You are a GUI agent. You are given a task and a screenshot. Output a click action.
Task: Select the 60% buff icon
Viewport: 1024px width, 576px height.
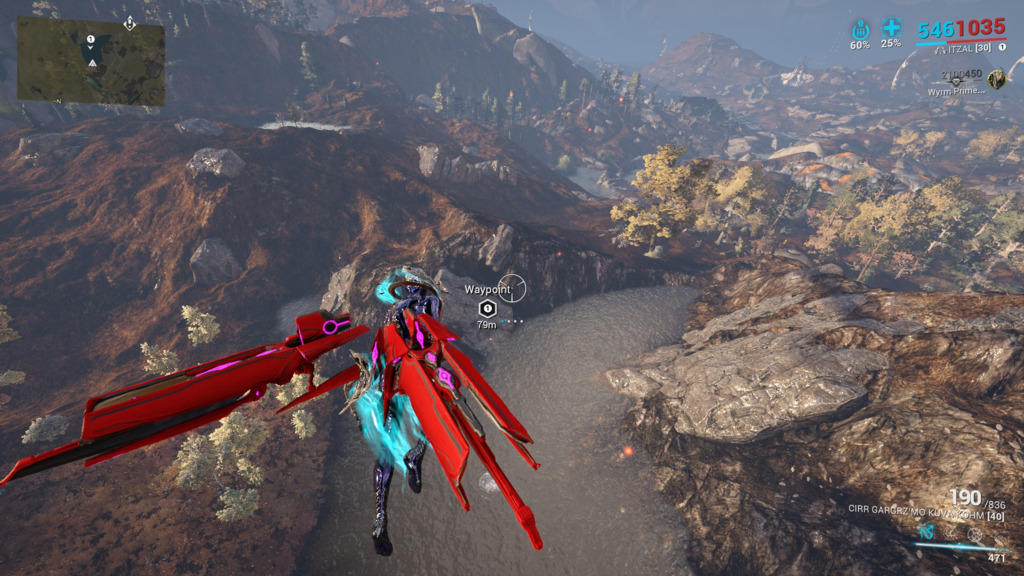[x=860, y=29]
